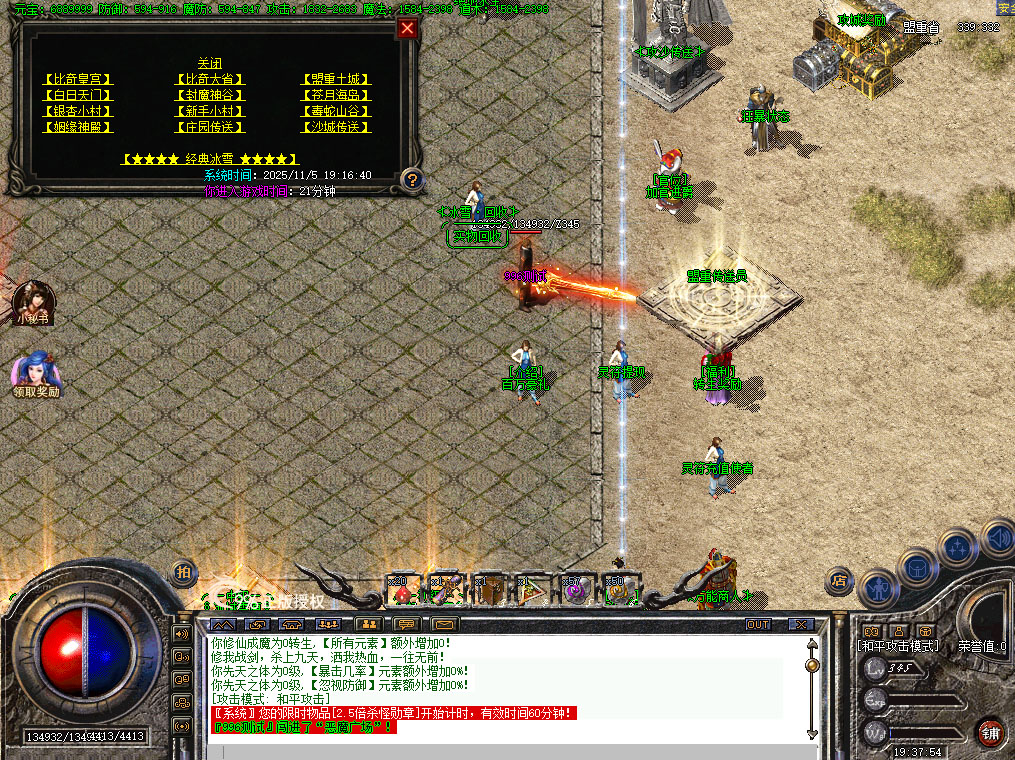Open the question mark help button
This screenshot has height=760, width=1015.
411,180
